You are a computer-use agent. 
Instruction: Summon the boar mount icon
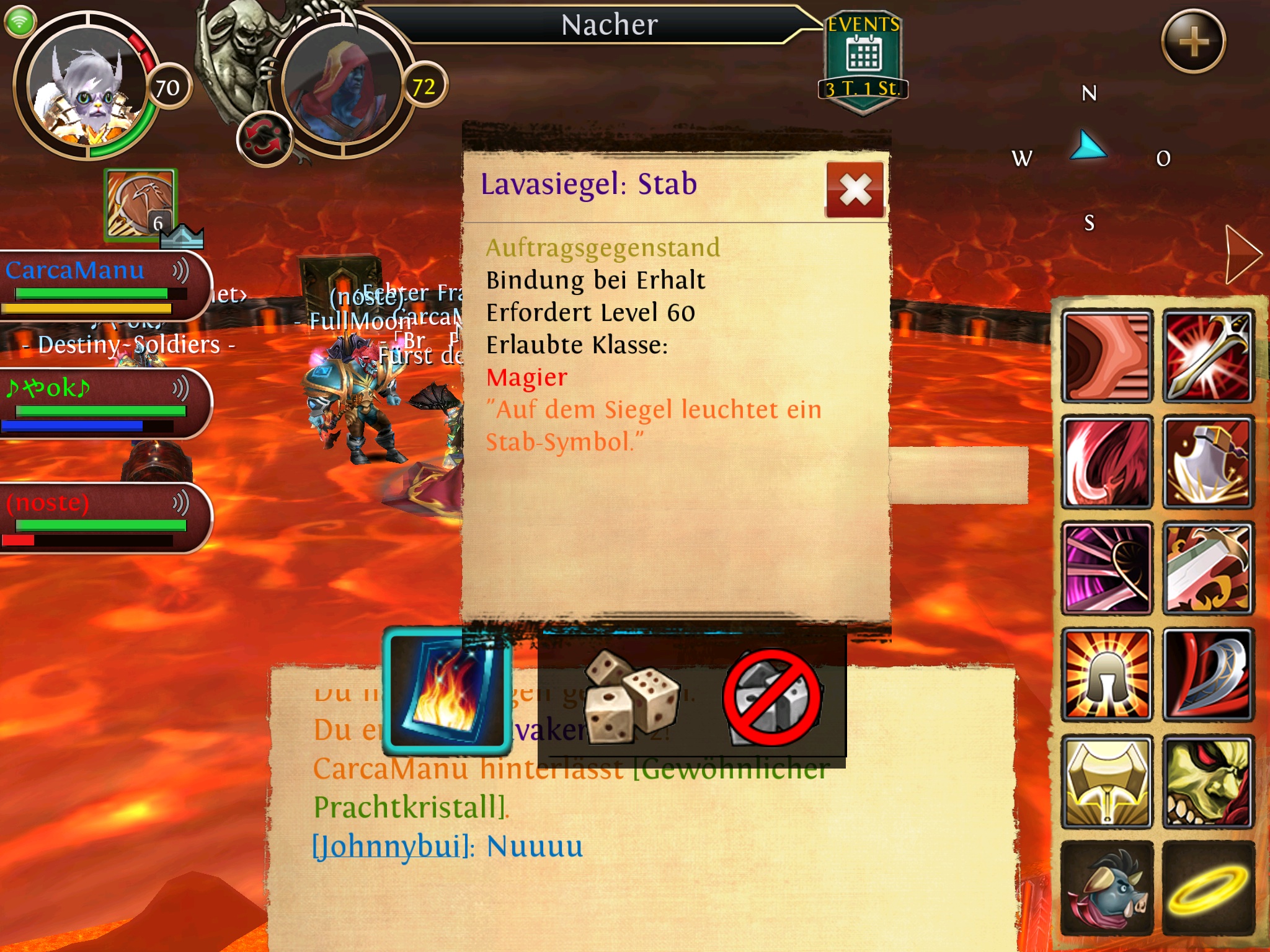click(1107, 888)
